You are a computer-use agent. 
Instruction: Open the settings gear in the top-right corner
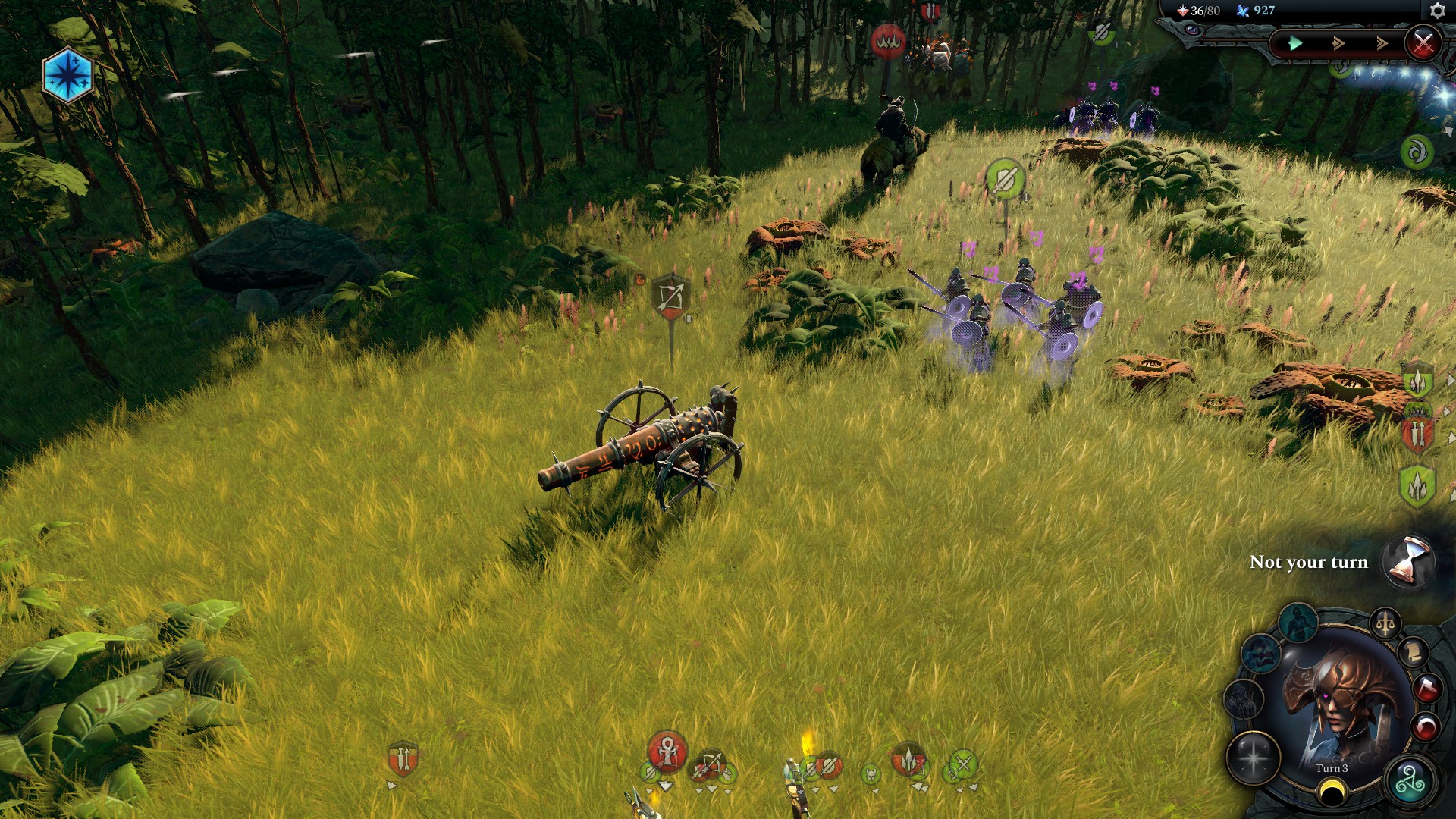(x=1437, y=11)
